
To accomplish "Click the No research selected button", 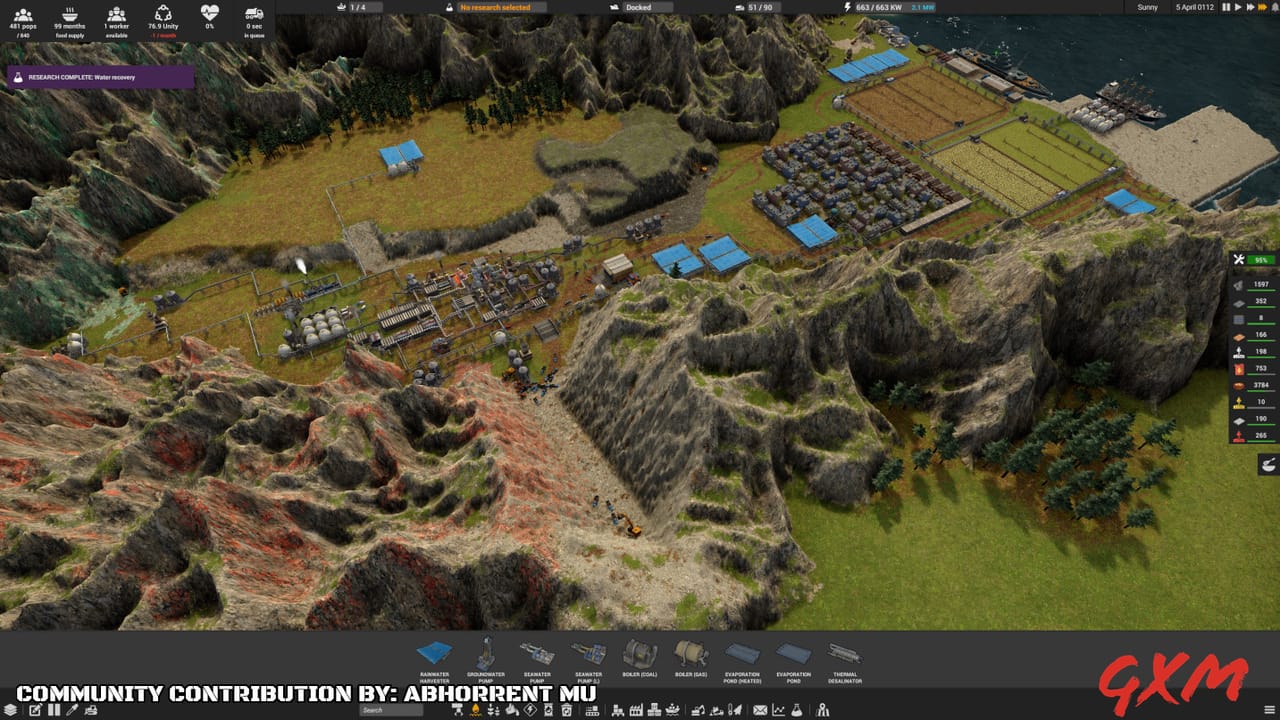I will point(495,8).
